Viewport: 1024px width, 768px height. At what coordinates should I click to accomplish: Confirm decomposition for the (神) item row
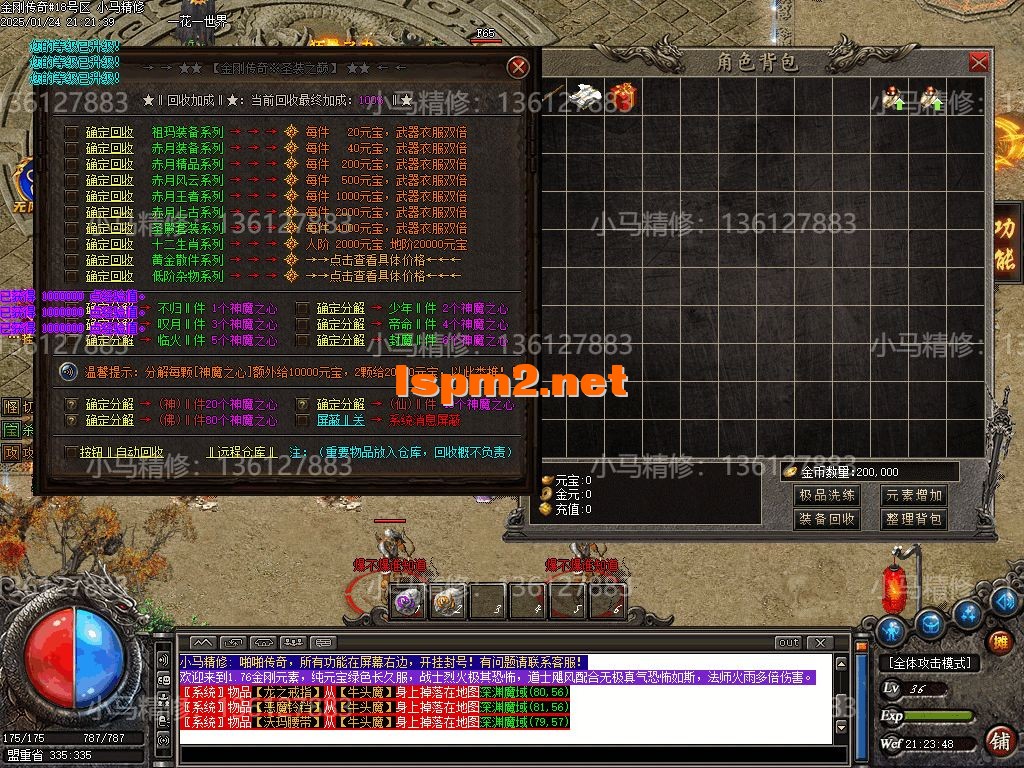(109, 405)
